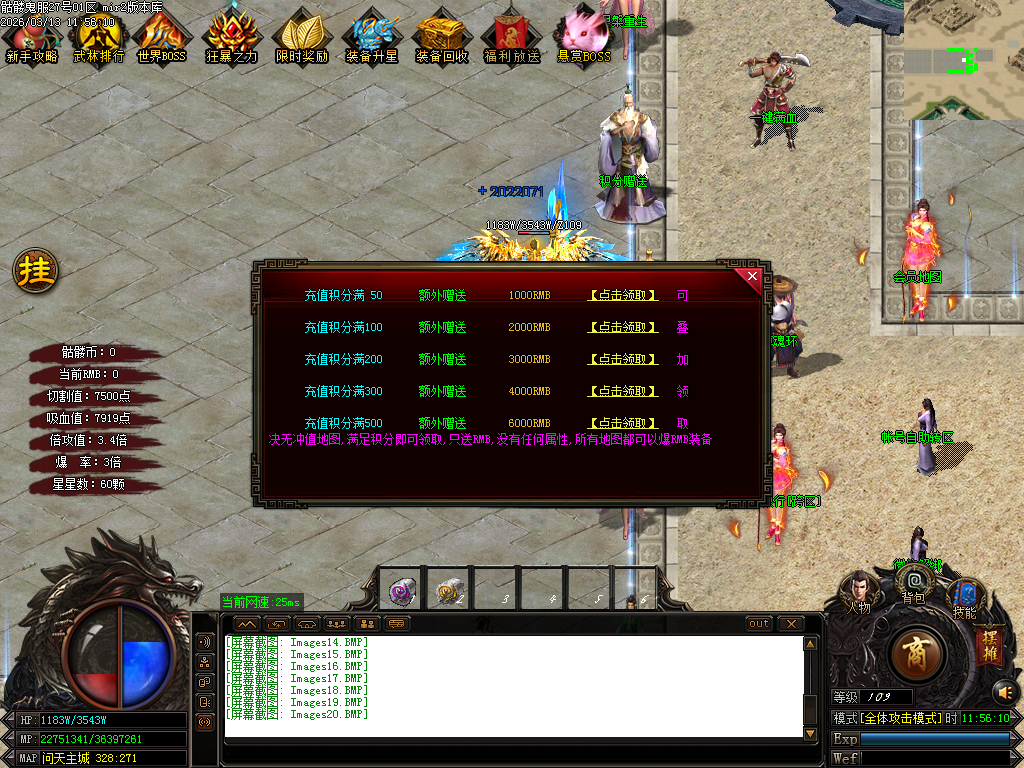Claim the 1000RMB reward for 50 points
Viewport: 1024px width, 768px height.
coord(622,296)
